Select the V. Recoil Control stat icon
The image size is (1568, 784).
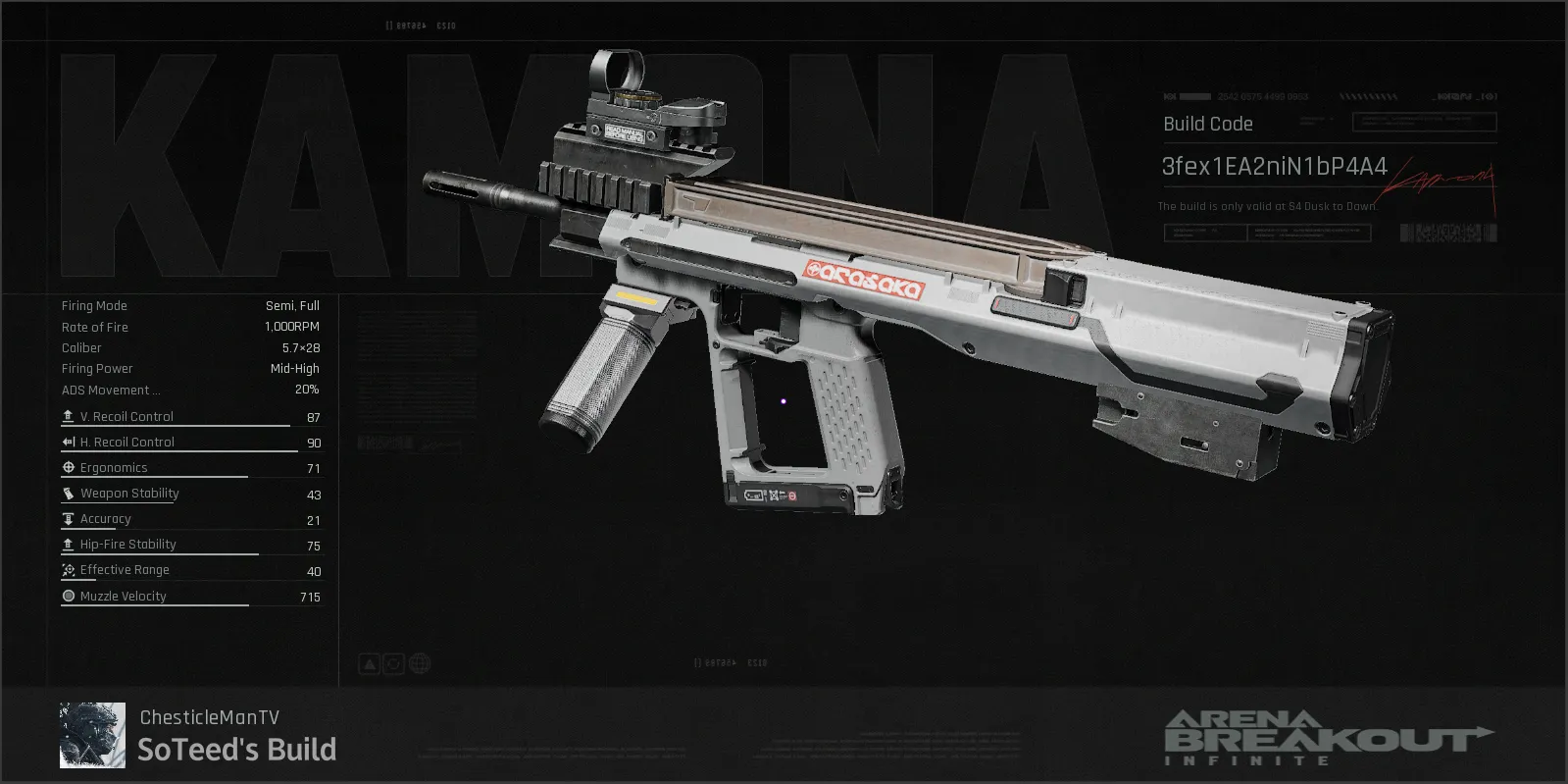(x=68, y=415)
